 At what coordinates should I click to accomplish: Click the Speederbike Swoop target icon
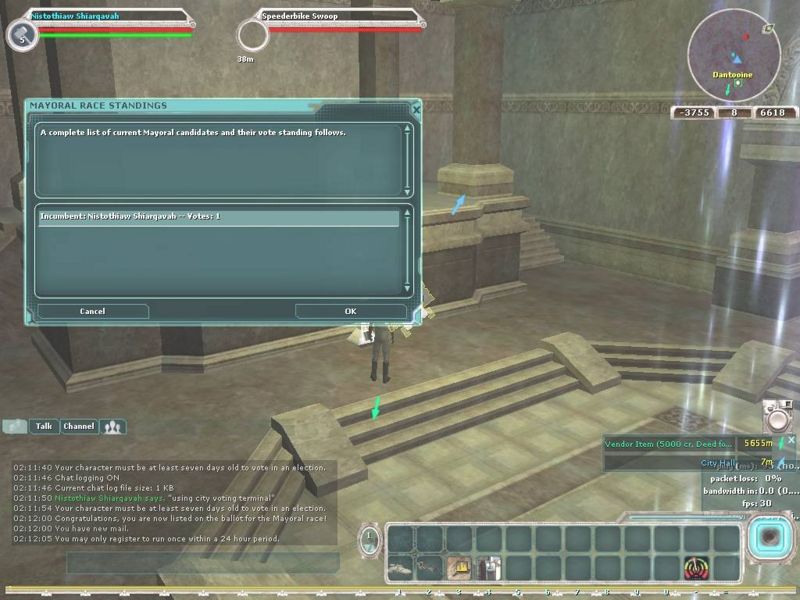pyautogui.click(x=253, y=35)
